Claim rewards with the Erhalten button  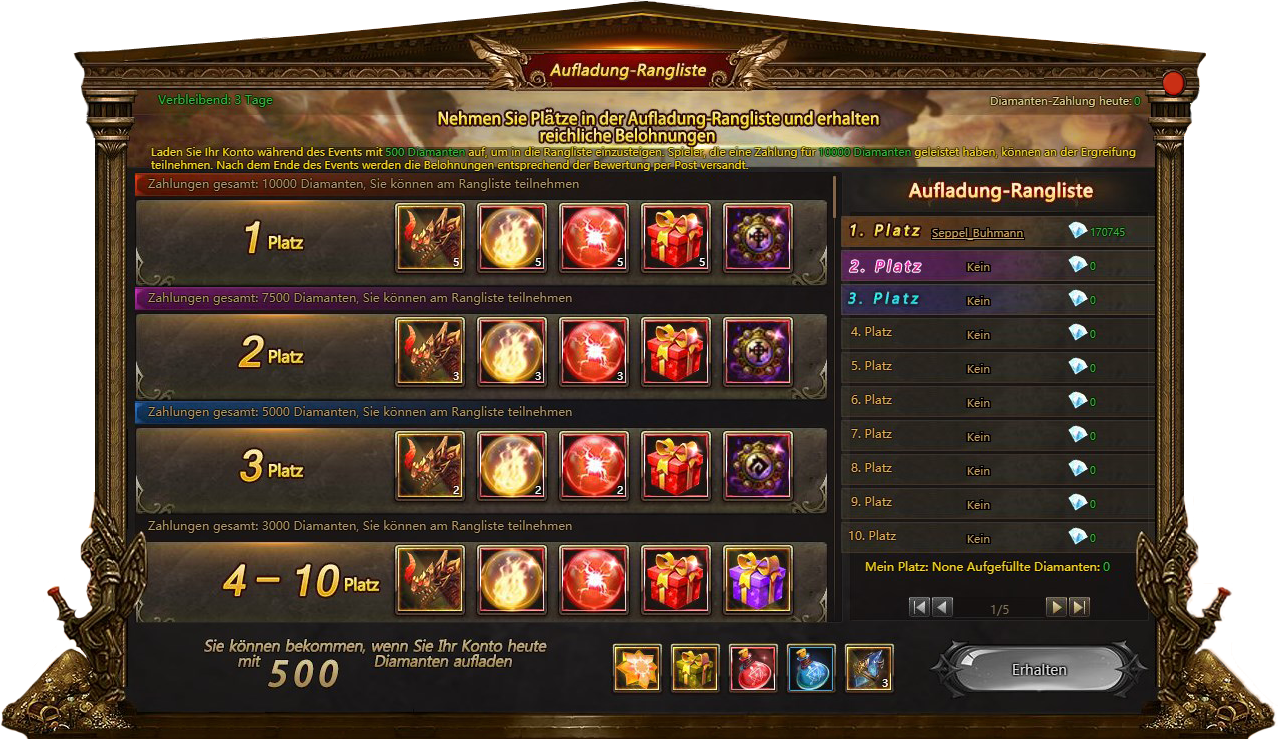click(1039, 670)
